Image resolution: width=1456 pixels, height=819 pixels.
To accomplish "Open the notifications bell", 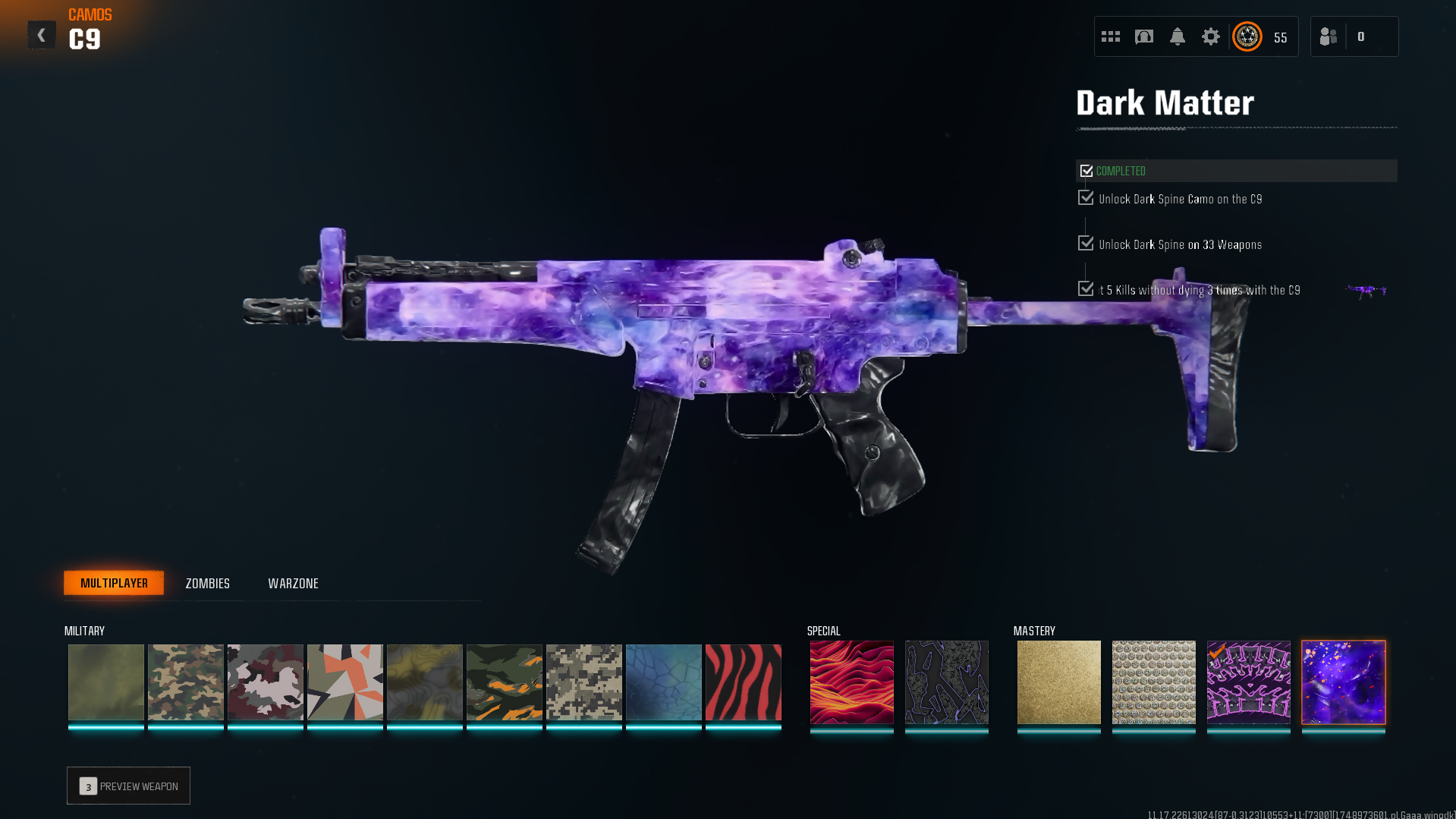I will (x=1178, y=36).
